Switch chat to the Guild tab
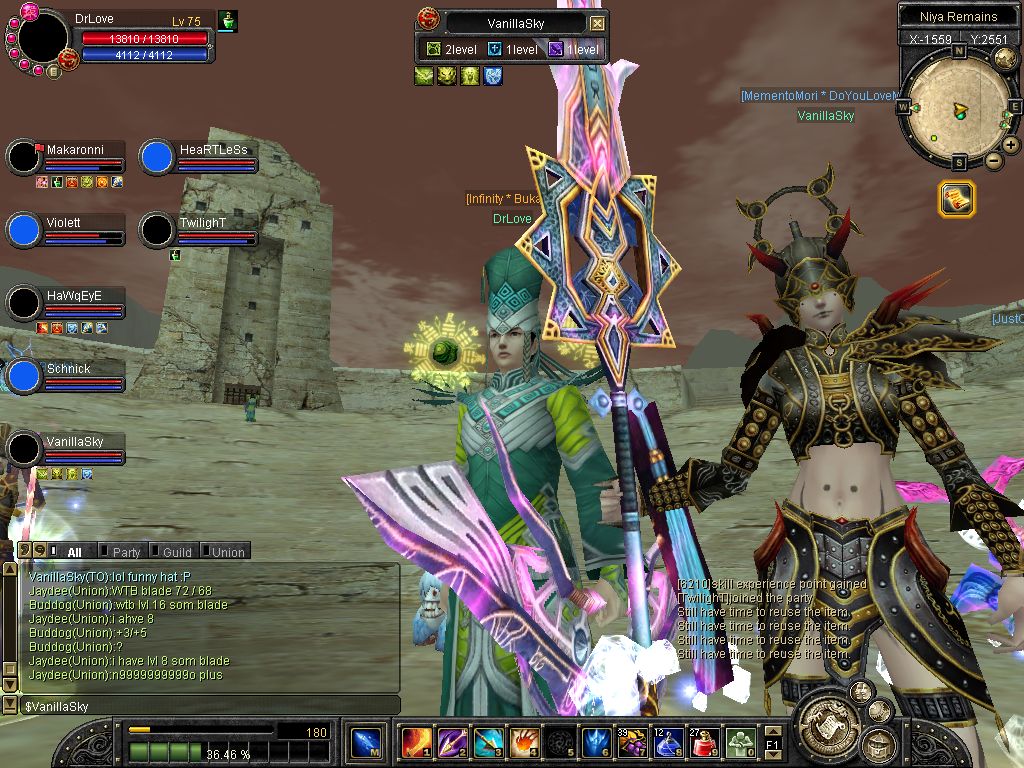Screen dimensions: 1024x768 176,552
